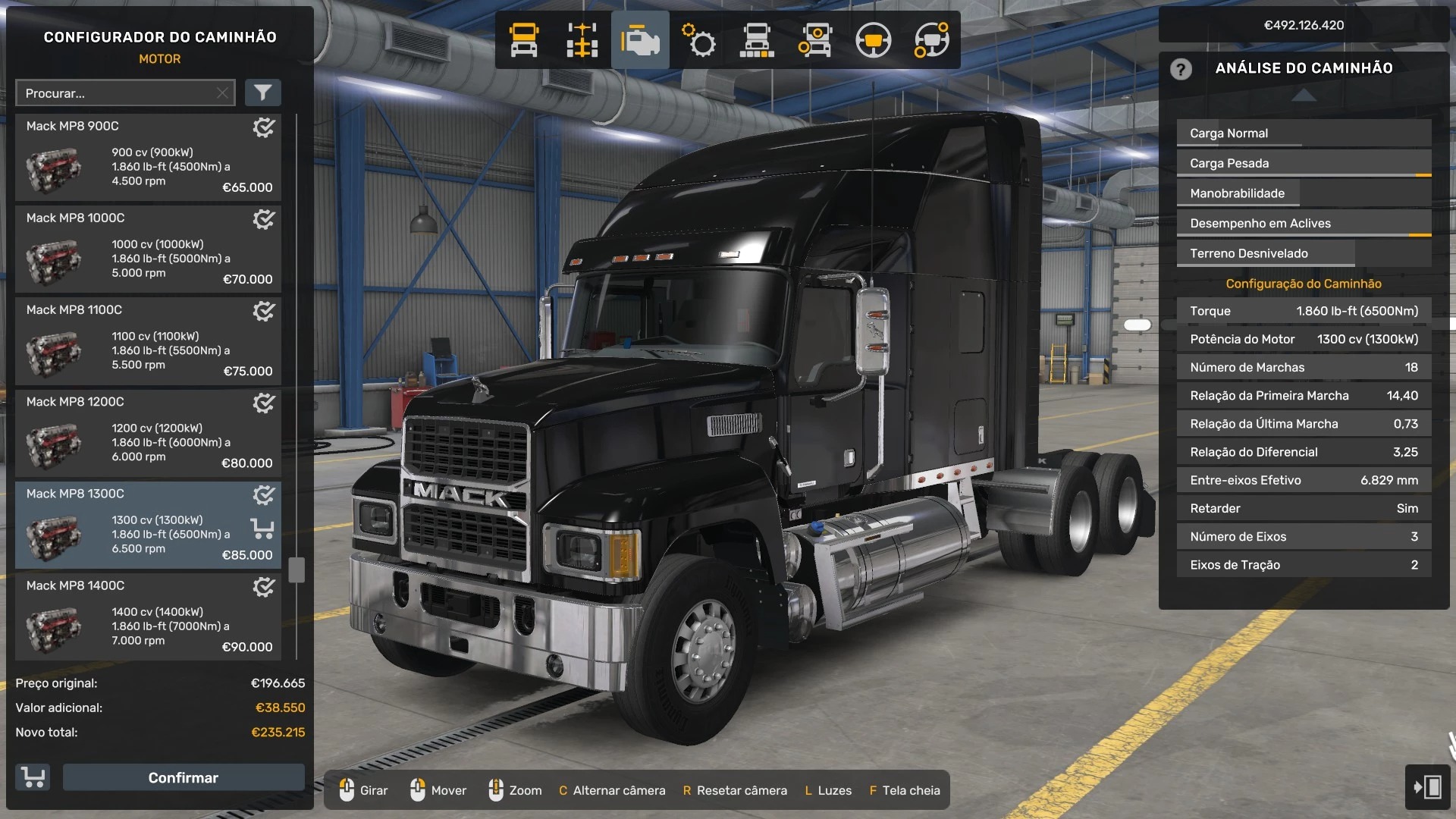This screenshot has height=819, width=1456.
Task: Collapse the Análise do Caminhão panel arrow
Action: [1304, 95]
